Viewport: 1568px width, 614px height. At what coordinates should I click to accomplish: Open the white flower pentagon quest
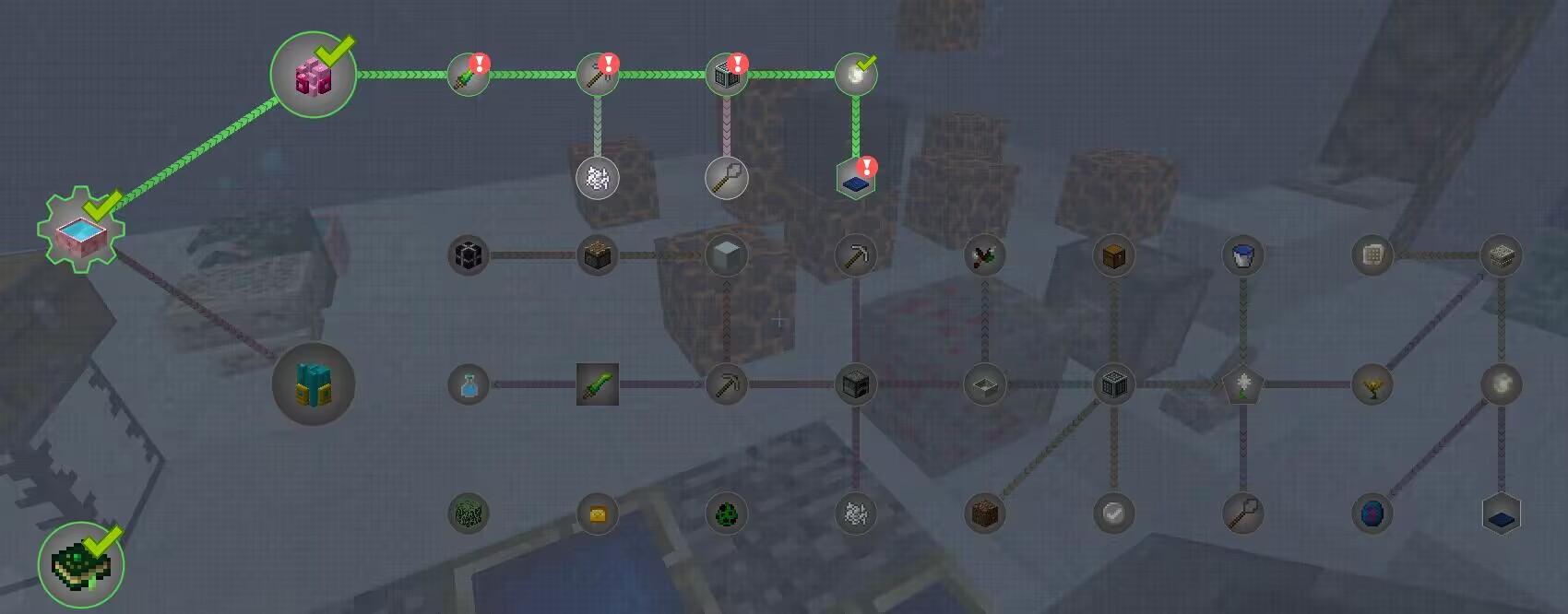pos(1242,384)
